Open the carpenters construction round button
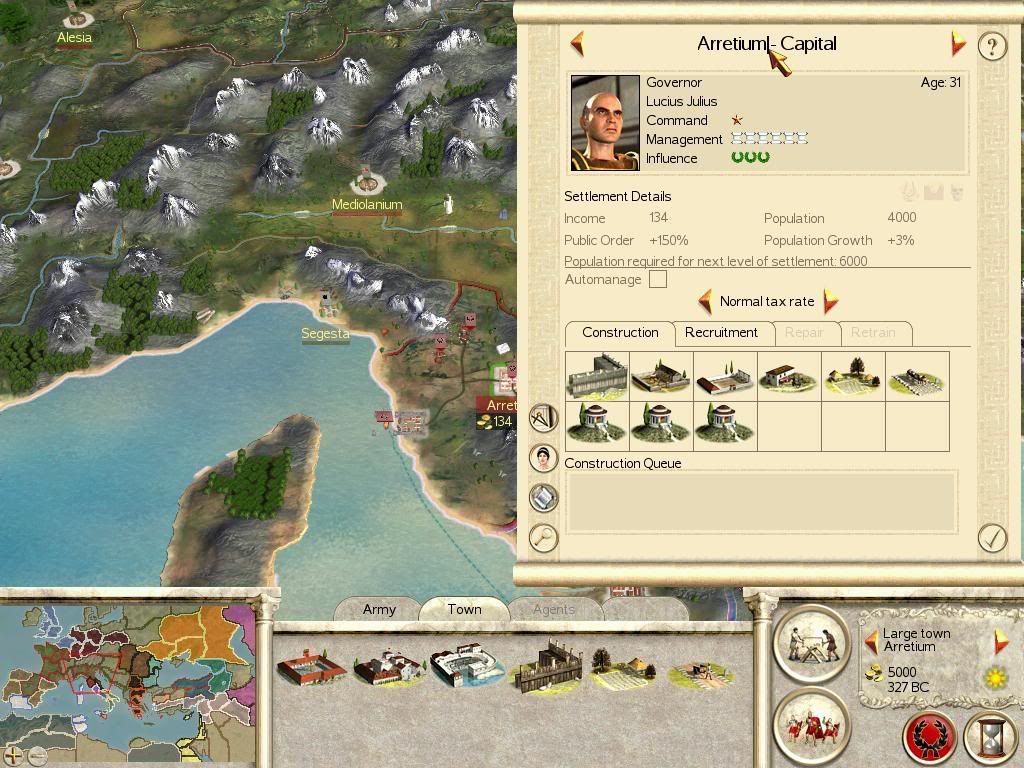The image size is (1024, 768). pyautogui.click(x=811, y=642)
